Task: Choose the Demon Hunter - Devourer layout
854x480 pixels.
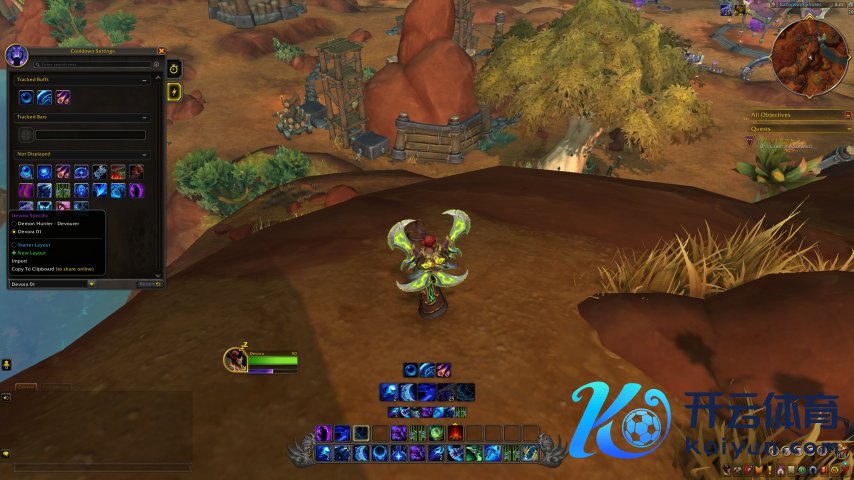Action: click(48, 223)
